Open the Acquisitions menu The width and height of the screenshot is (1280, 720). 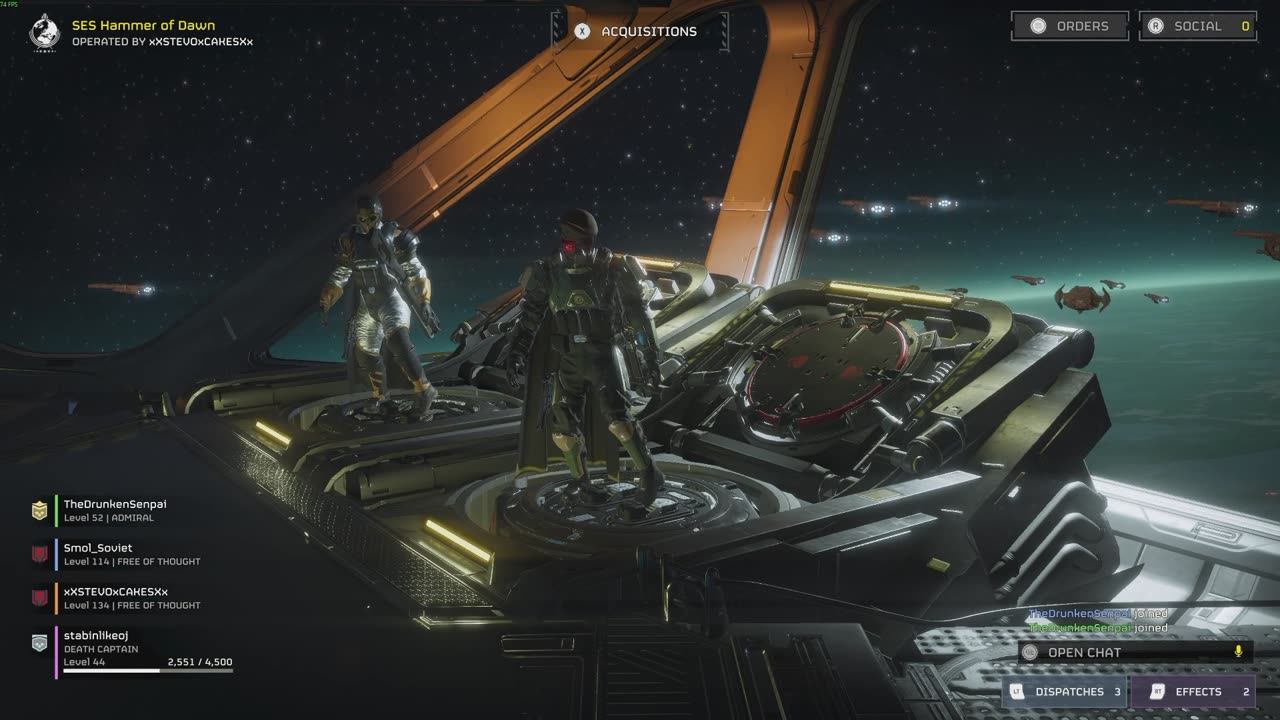pyautogui.click(x=641, y=31)
